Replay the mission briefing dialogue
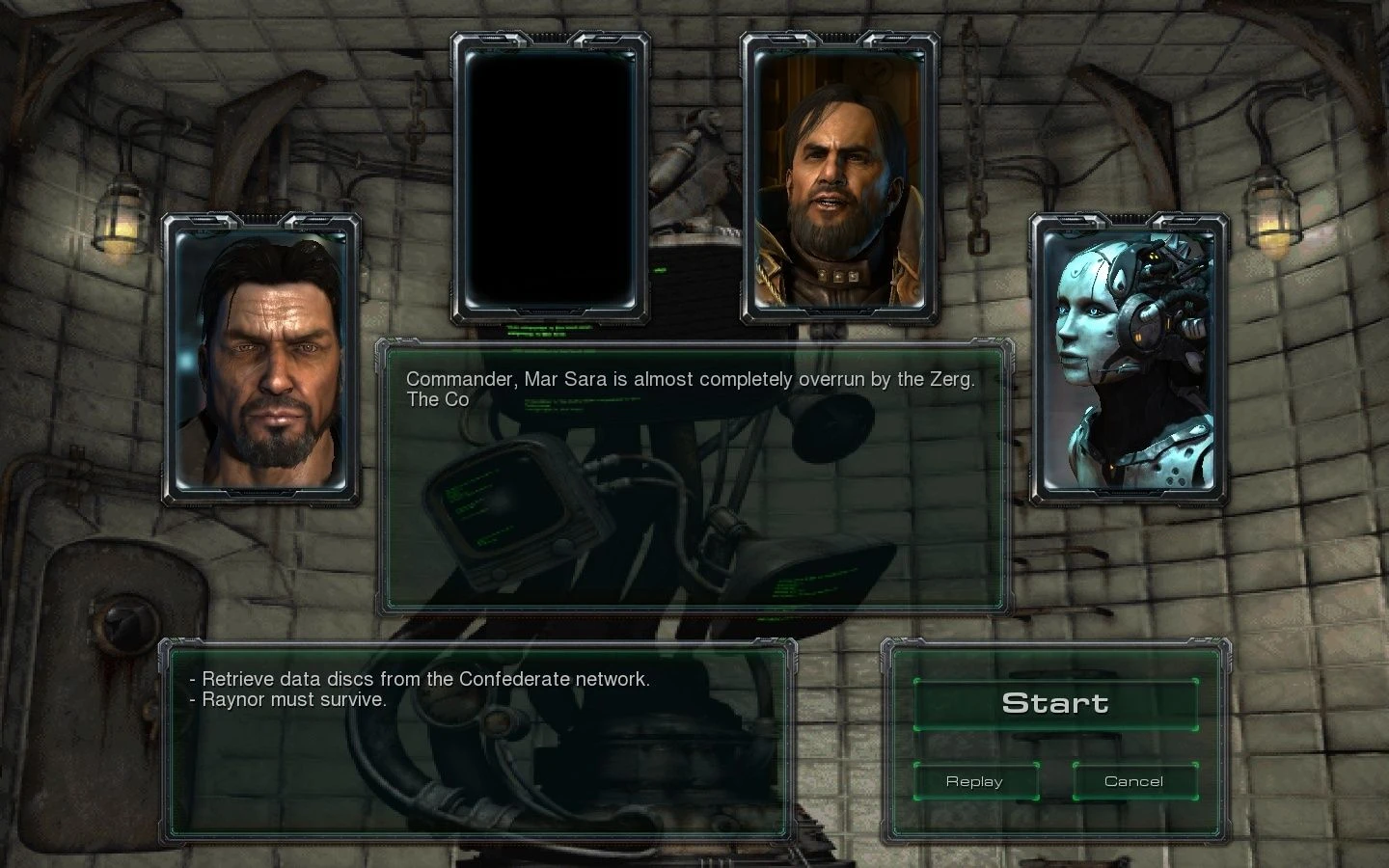The height and width of the screenshot is (868, 1389). coord(975,781)
